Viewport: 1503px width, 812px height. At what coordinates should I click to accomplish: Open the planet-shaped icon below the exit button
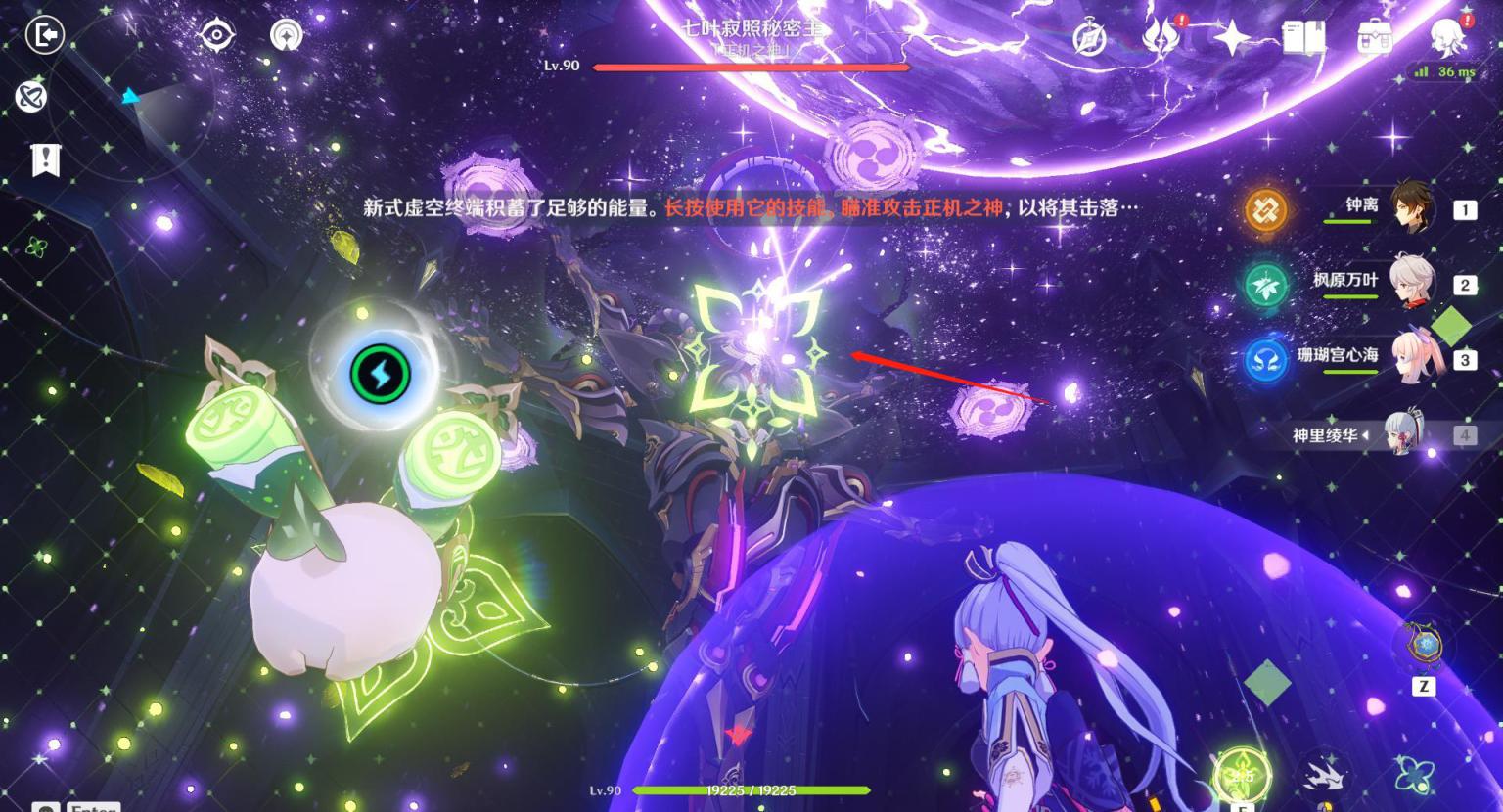tap(30, 96)
